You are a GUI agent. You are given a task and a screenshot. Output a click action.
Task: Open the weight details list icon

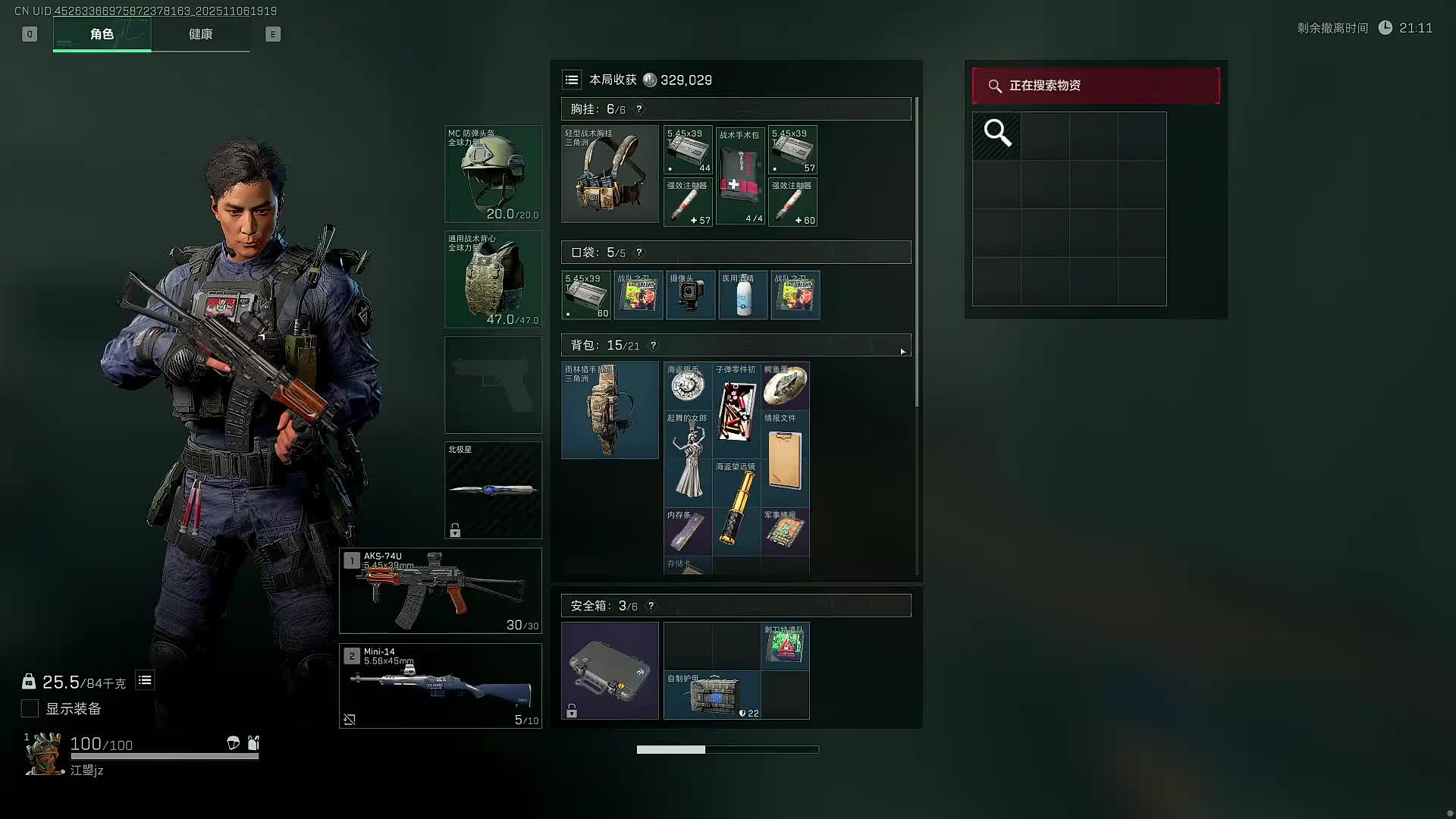coord(145,680)
